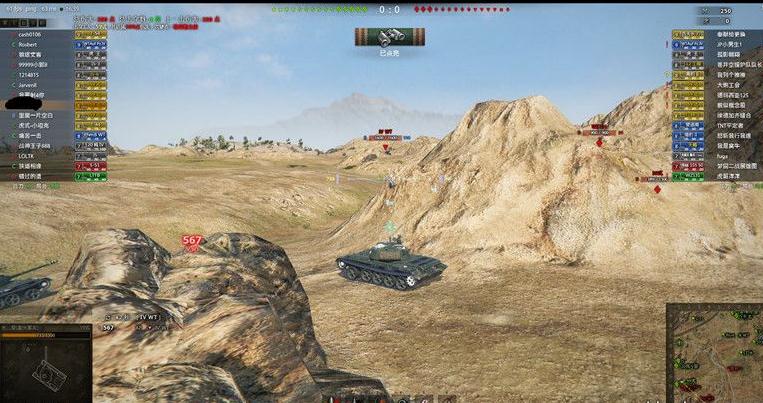The width and height of the screenshot is (763, 403).
Task: Select player JarvenII in team list
Action: click(29, 85)
